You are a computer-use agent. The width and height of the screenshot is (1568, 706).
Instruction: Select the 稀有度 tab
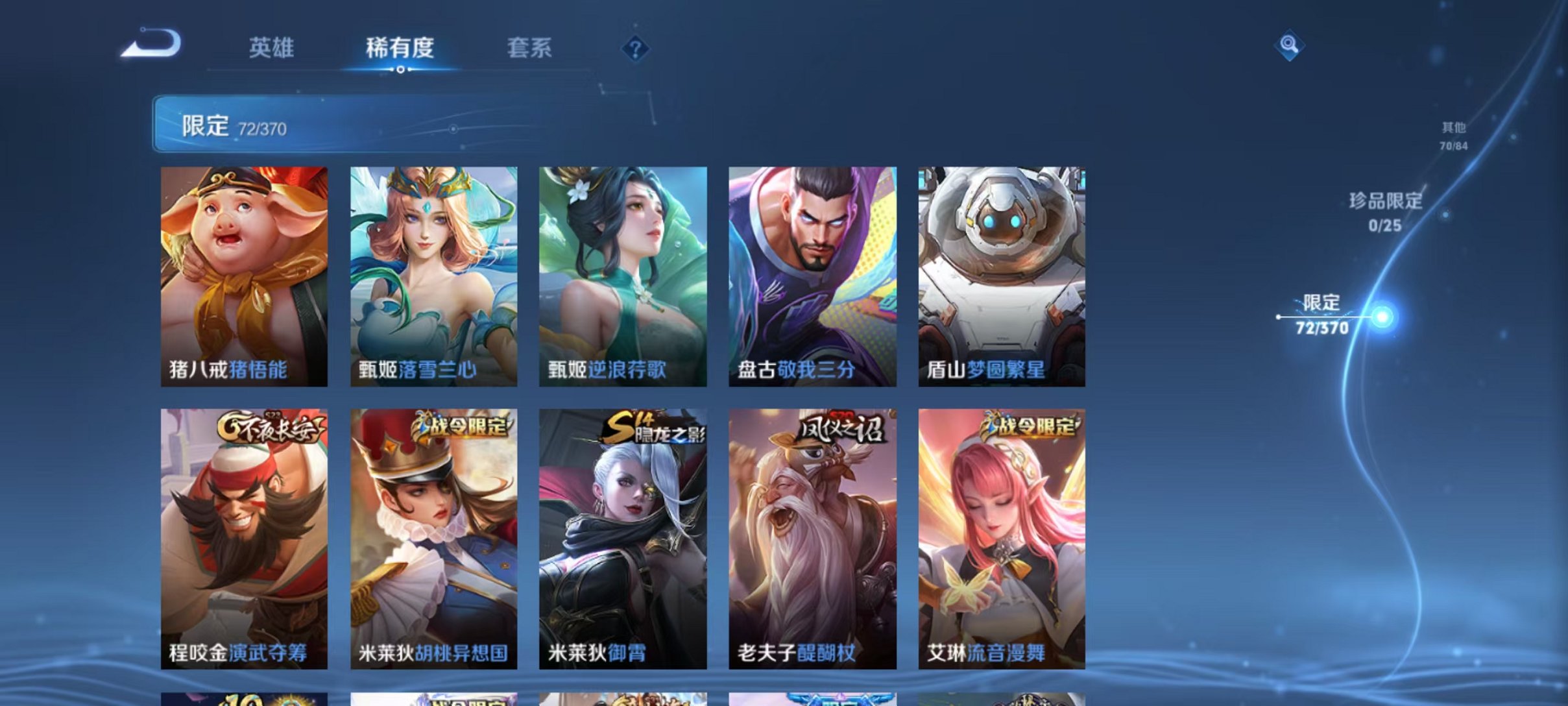400,47
